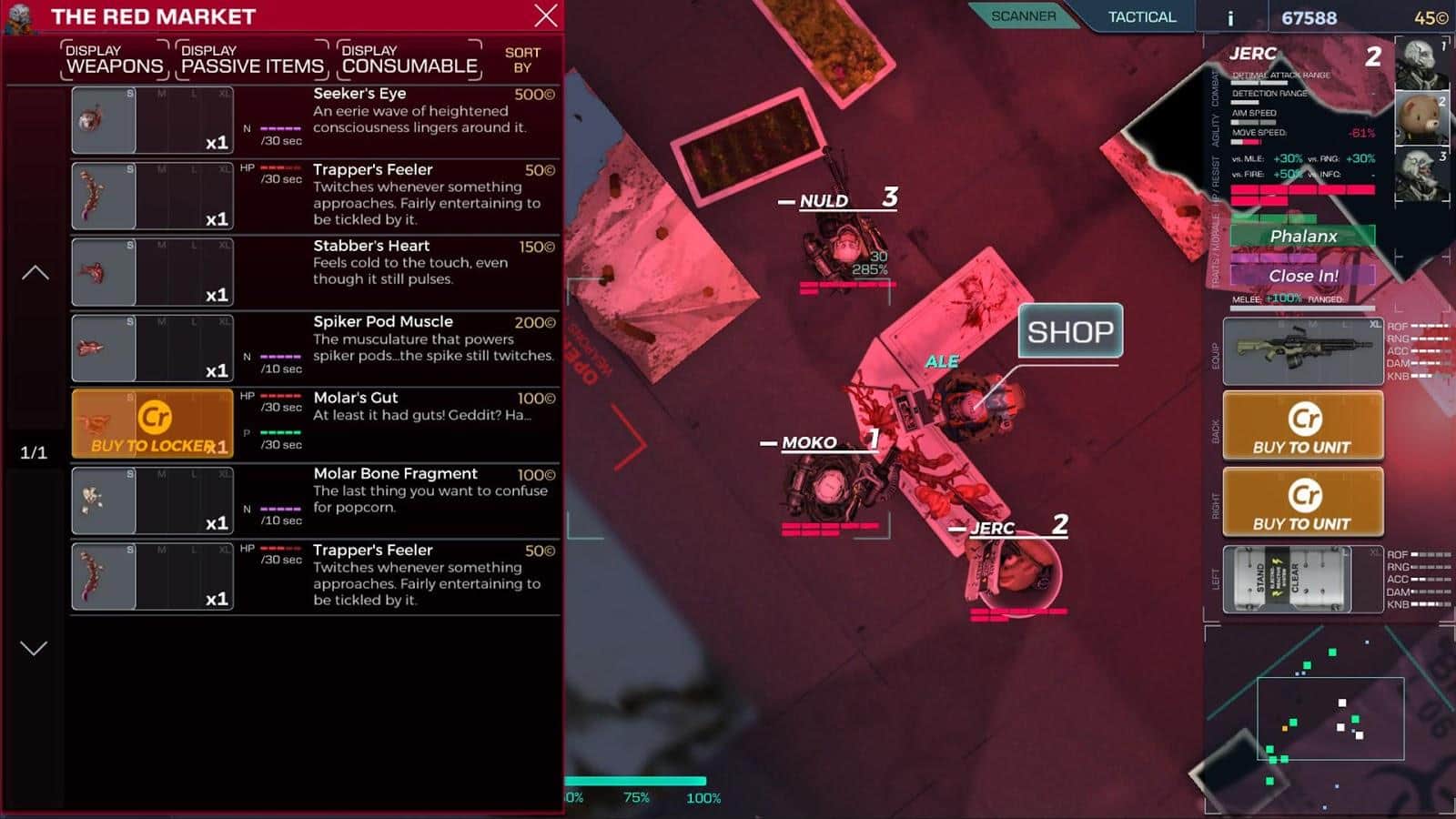The image size is (1456, 819).
Task: Switch to the Scanner tab
Action: coord(1023,16)
